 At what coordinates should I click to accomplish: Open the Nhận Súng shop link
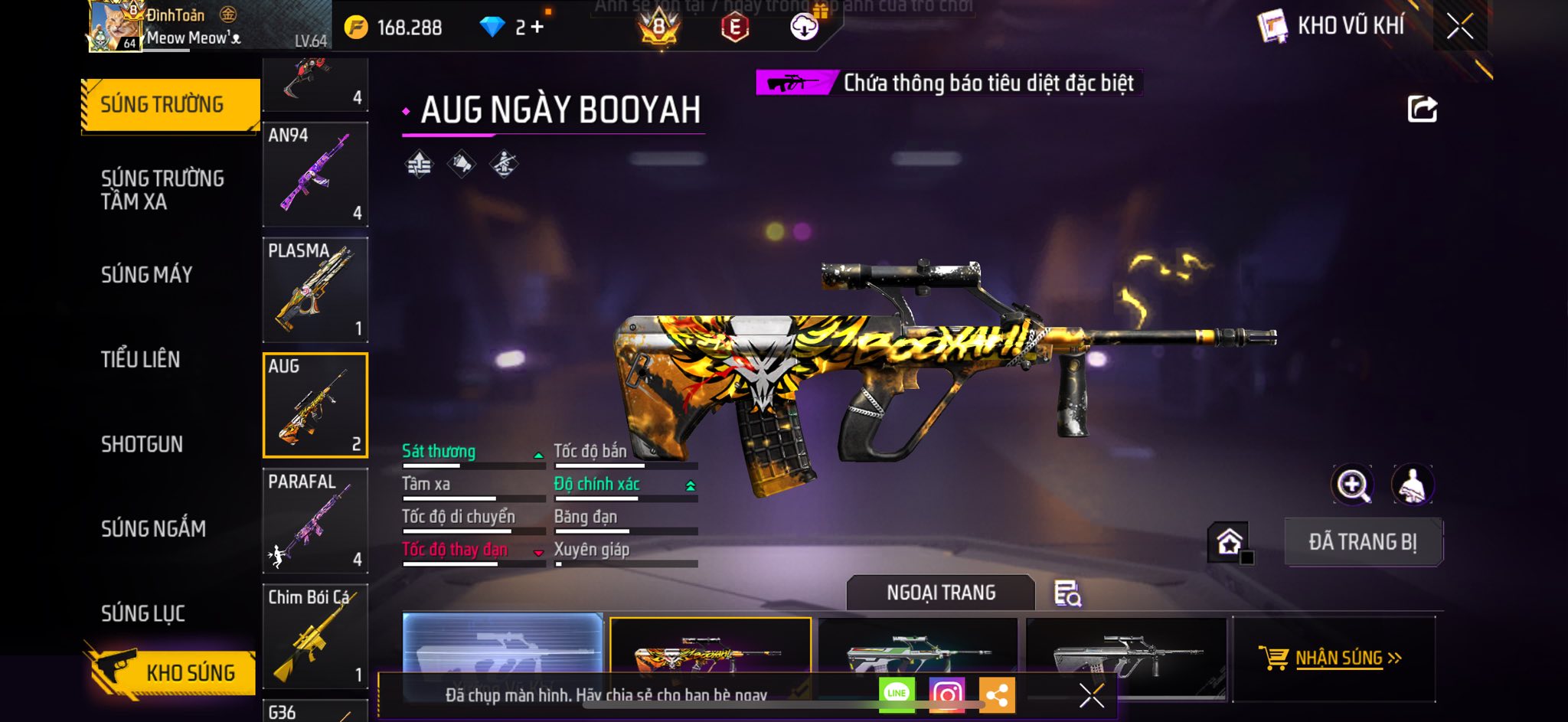[x=1332, y=658]
